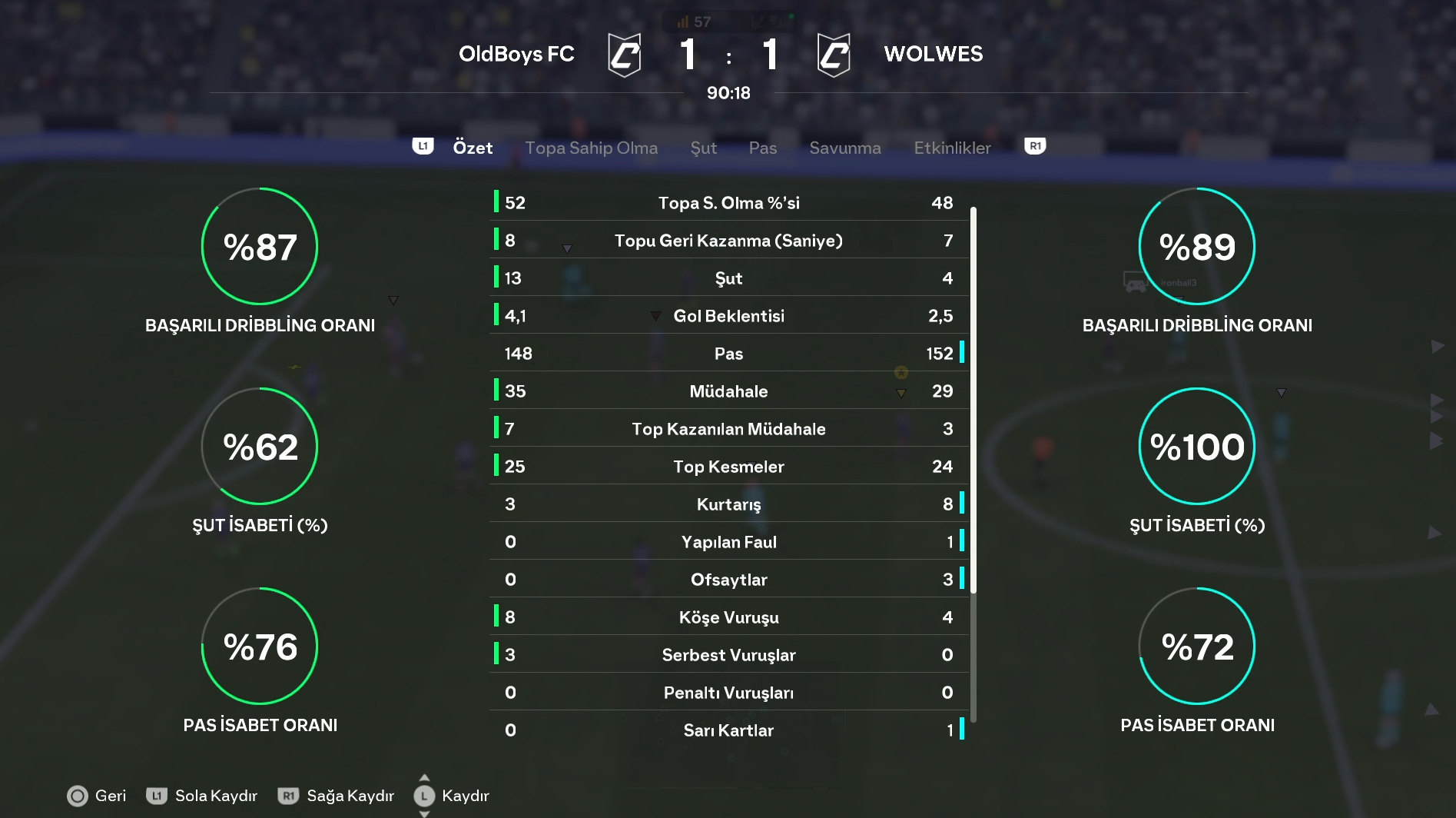The width and height of the screenshot is (1456, 818).
Task: Switch to the Özet tab
Action: point(473,148)
